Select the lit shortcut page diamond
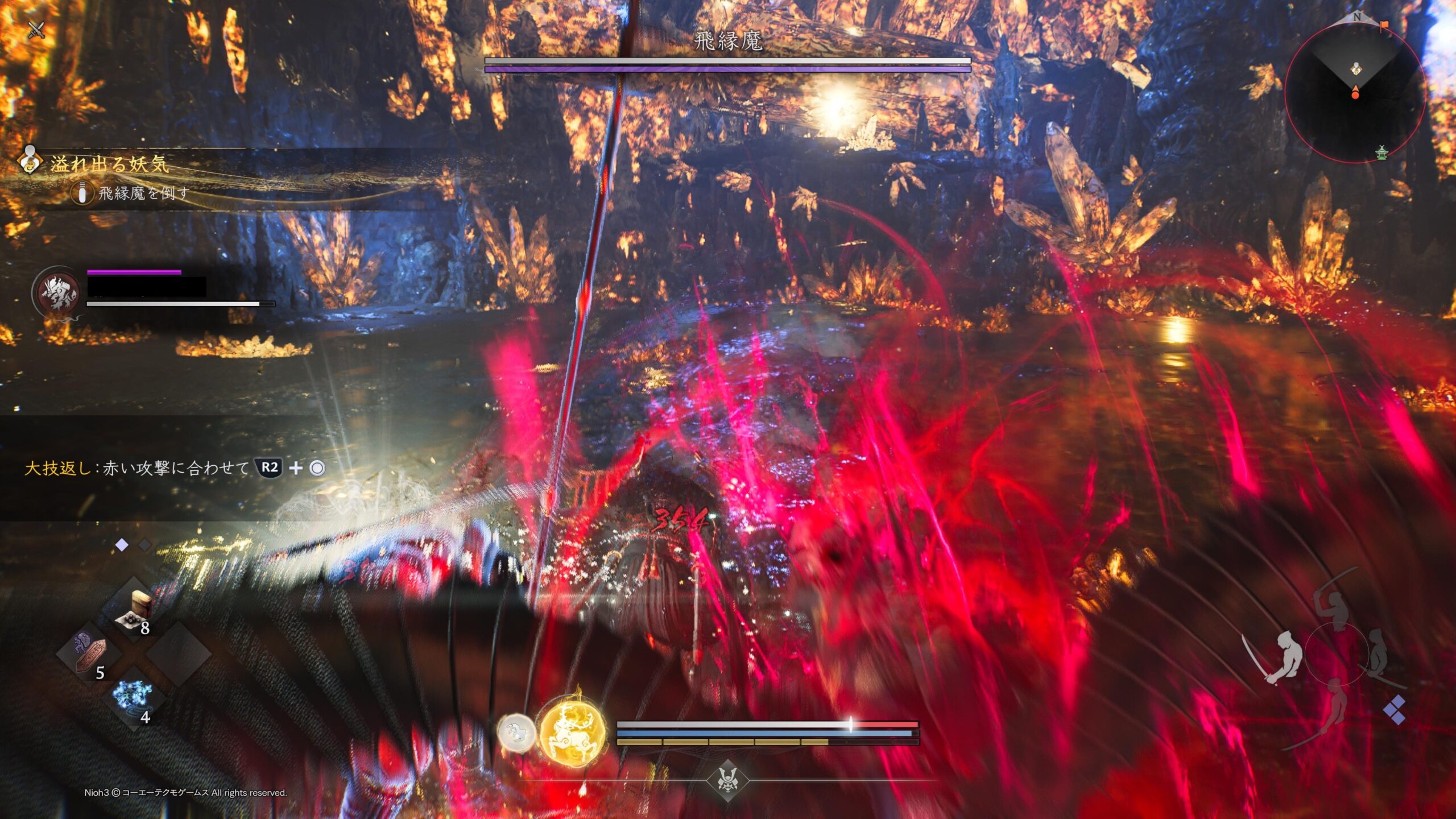The height and width of the screenshot is (819, 1456). tap(122, 545)
